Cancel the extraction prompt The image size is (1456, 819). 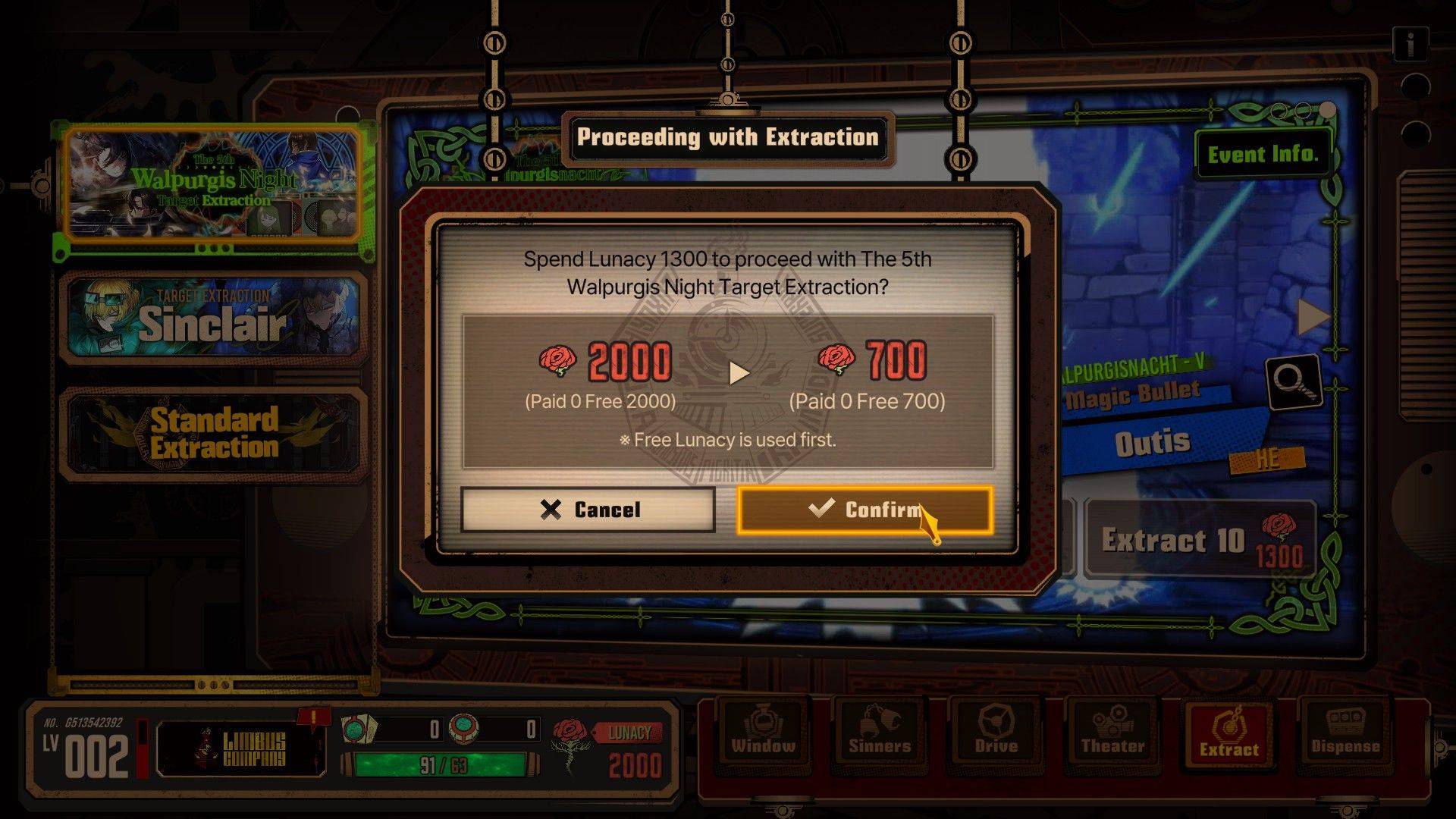588,510
